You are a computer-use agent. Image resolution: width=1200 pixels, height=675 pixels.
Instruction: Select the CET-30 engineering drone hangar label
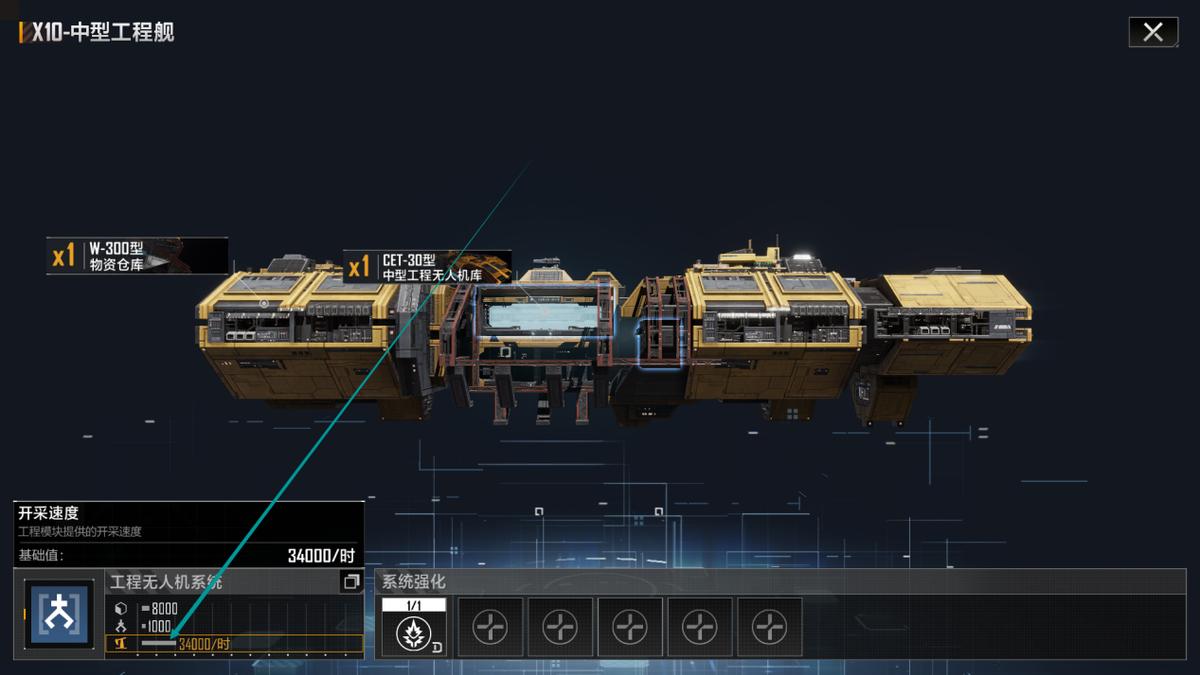[x=427, y=267]
